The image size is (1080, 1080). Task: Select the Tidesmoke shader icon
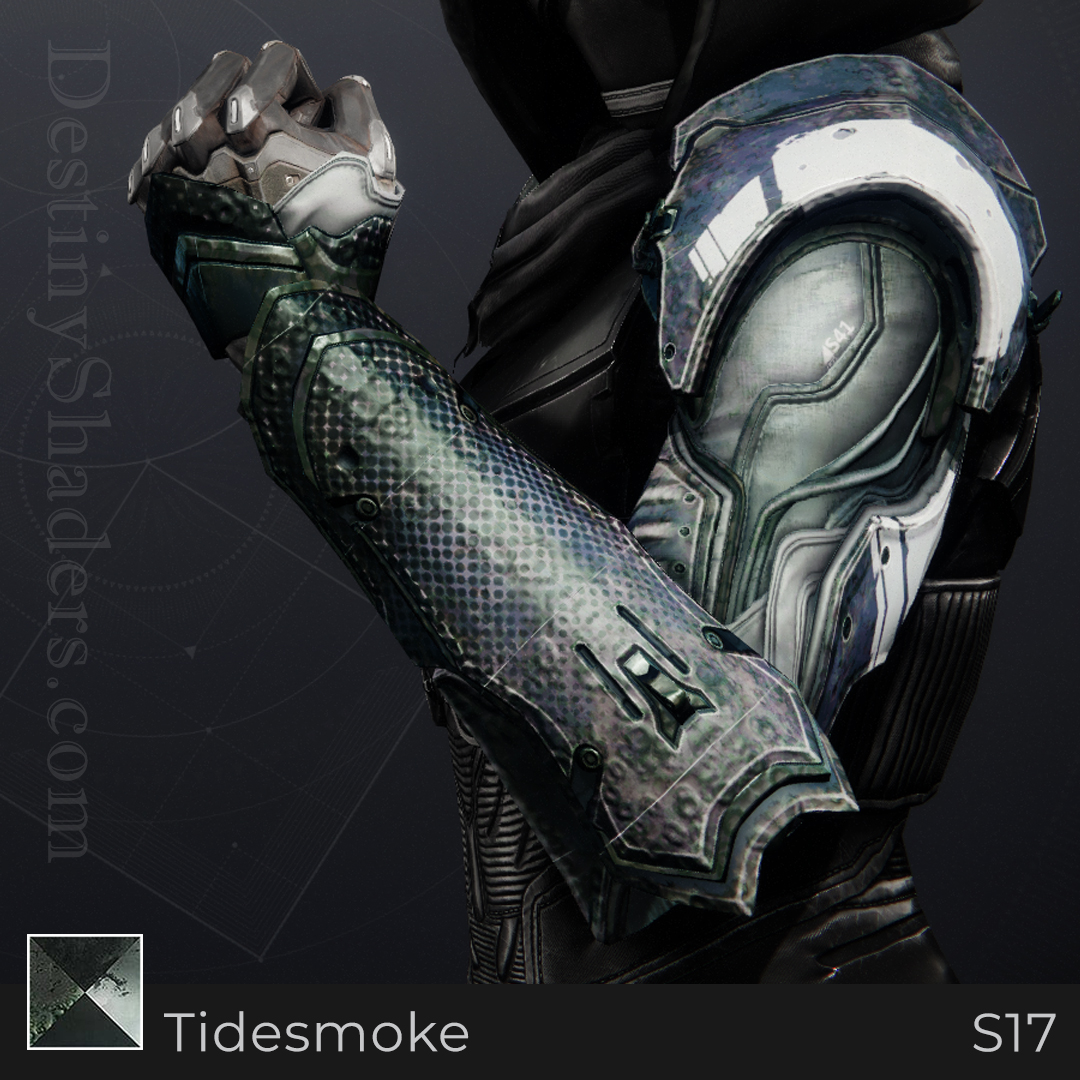point(85,992)
